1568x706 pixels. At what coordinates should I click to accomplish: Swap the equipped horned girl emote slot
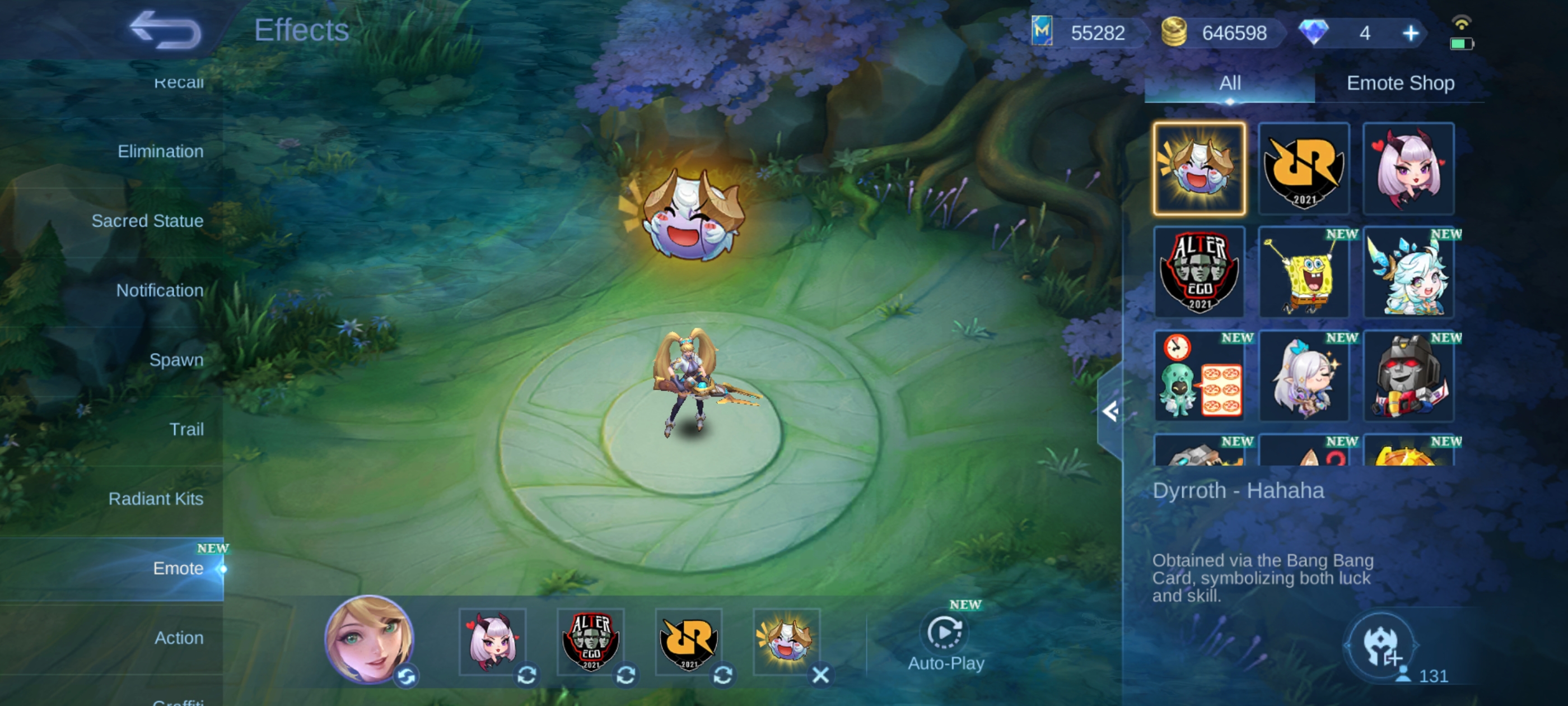(526, 674)
